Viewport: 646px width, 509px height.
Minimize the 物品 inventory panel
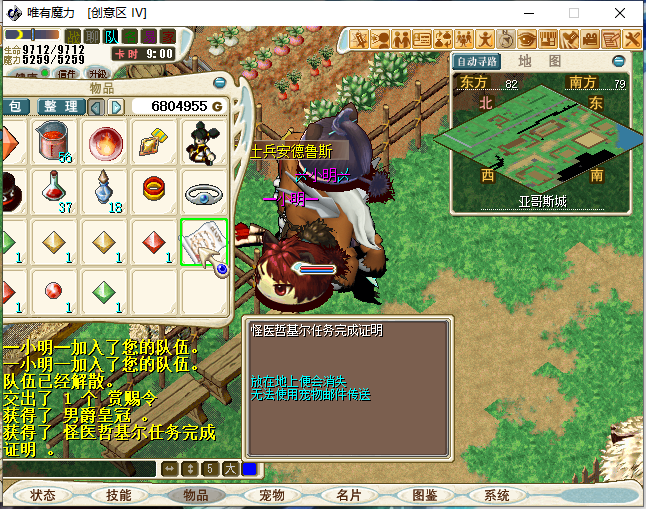pos(220,83)
